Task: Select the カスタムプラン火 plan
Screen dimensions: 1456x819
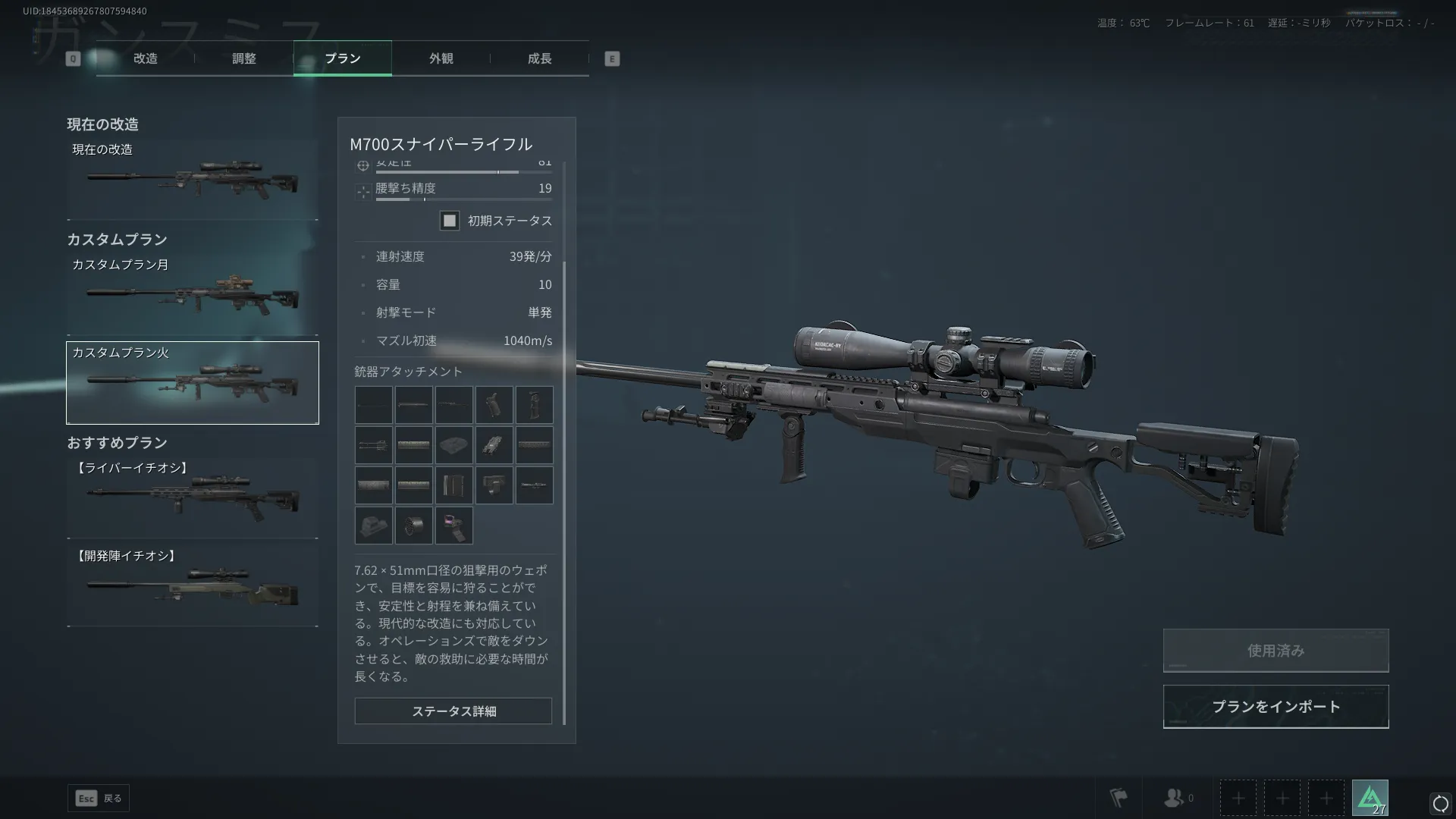Action: point(193,383)
